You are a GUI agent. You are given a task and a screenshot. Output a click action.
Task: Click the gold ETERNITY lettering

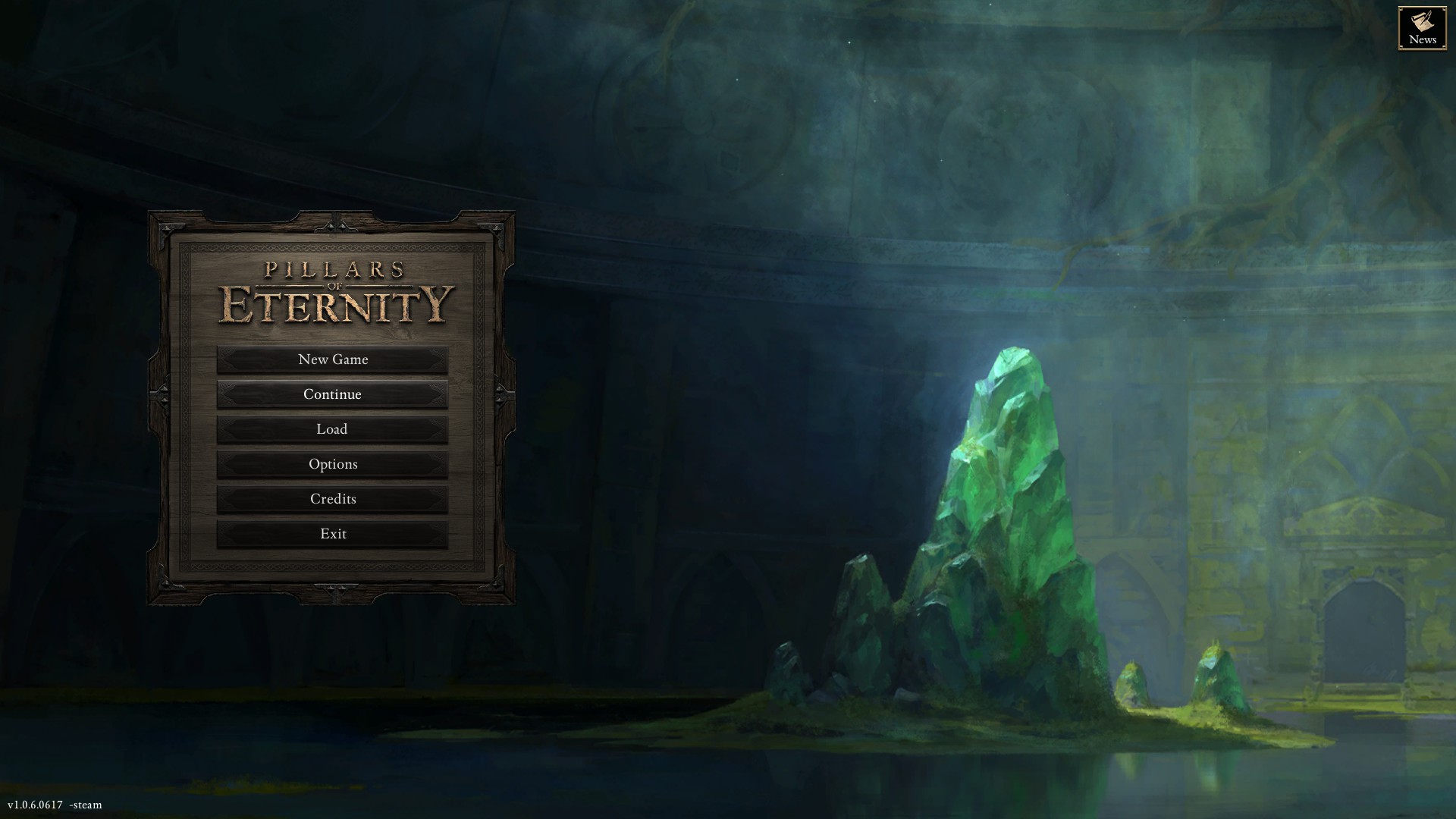click(334, 303)
